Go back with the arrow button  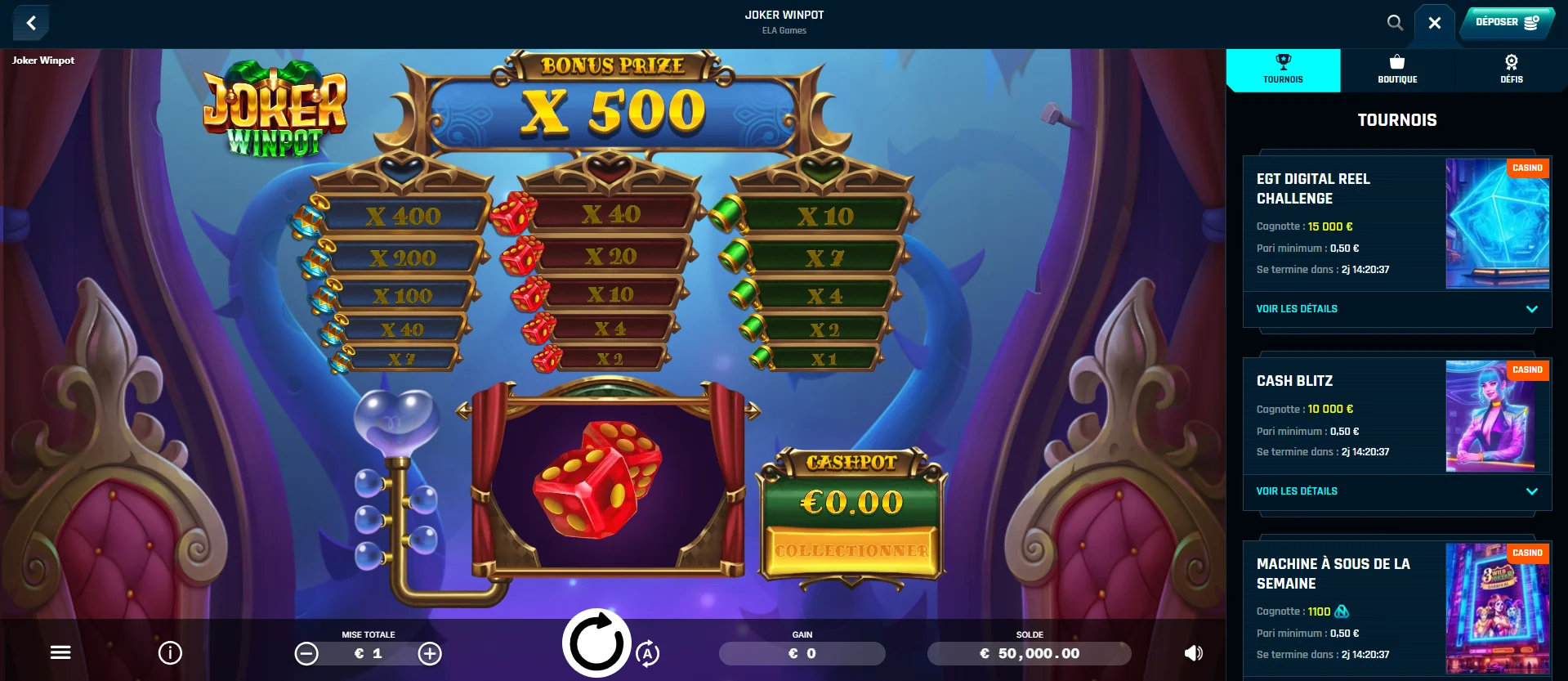click(31, 23)
